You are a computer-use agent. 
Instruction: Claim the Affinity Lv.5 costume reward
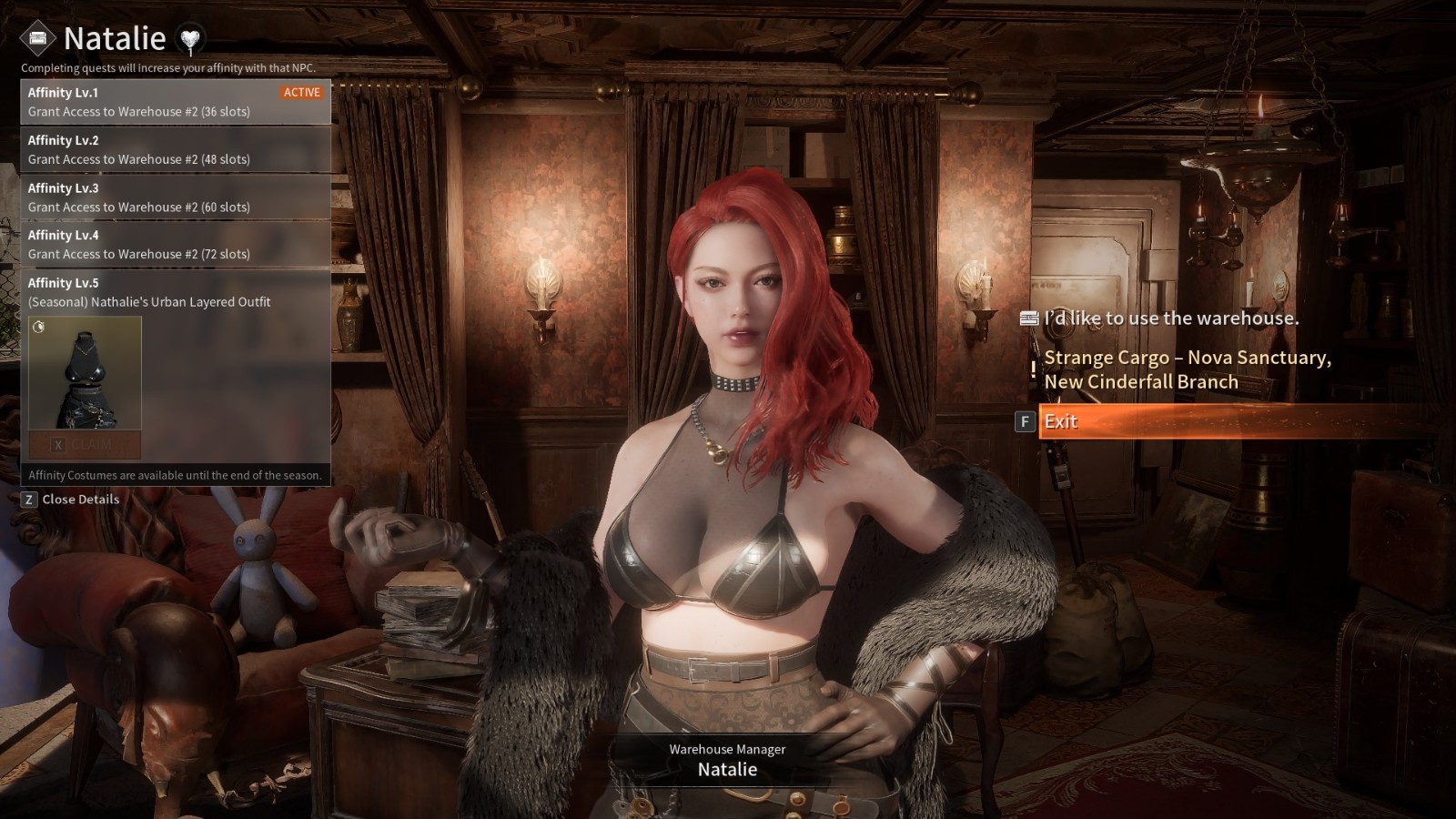(85, 445)
